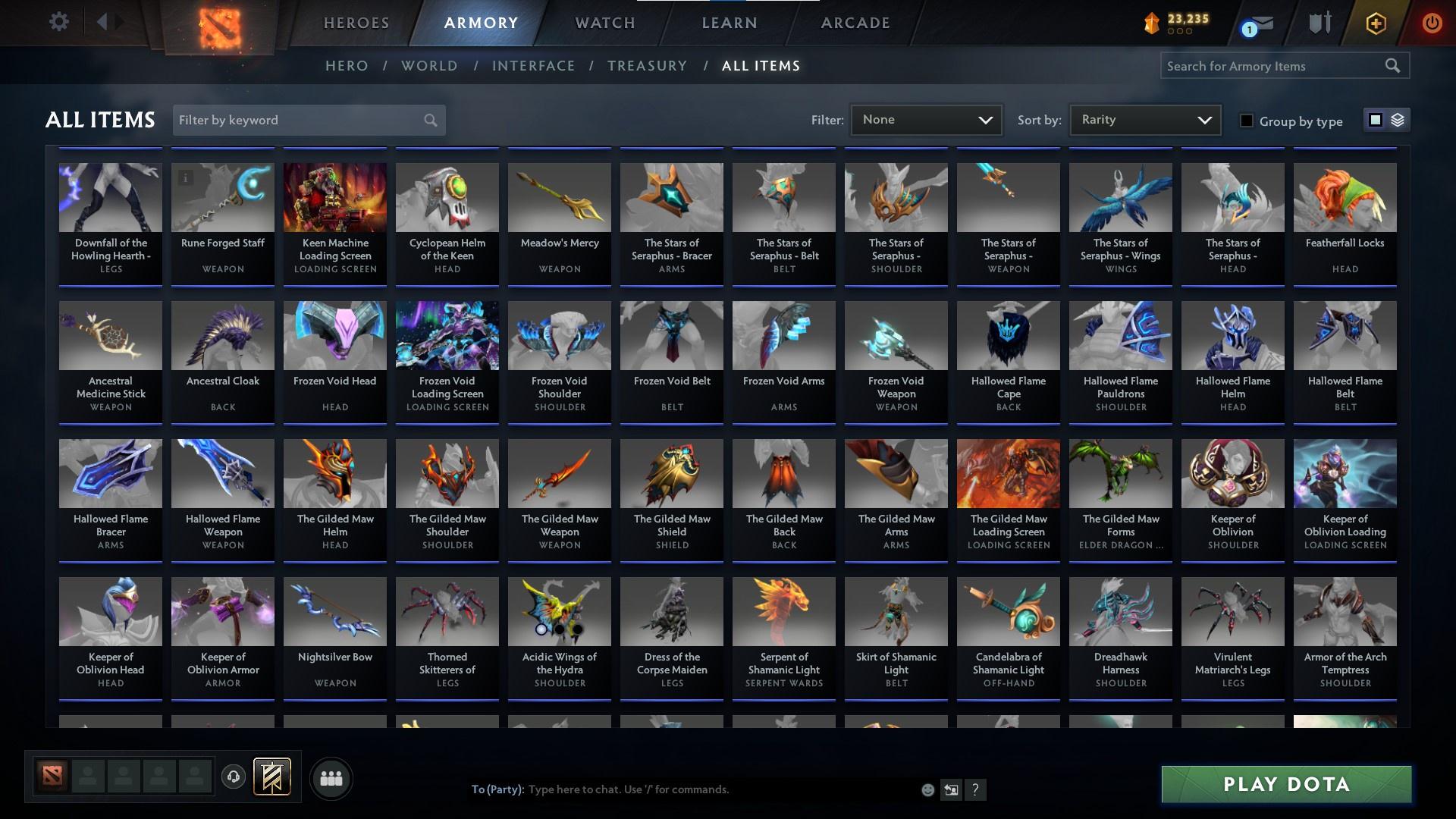Open the settings gear icon
1456x819 pixels.
(x=59, y=22)
